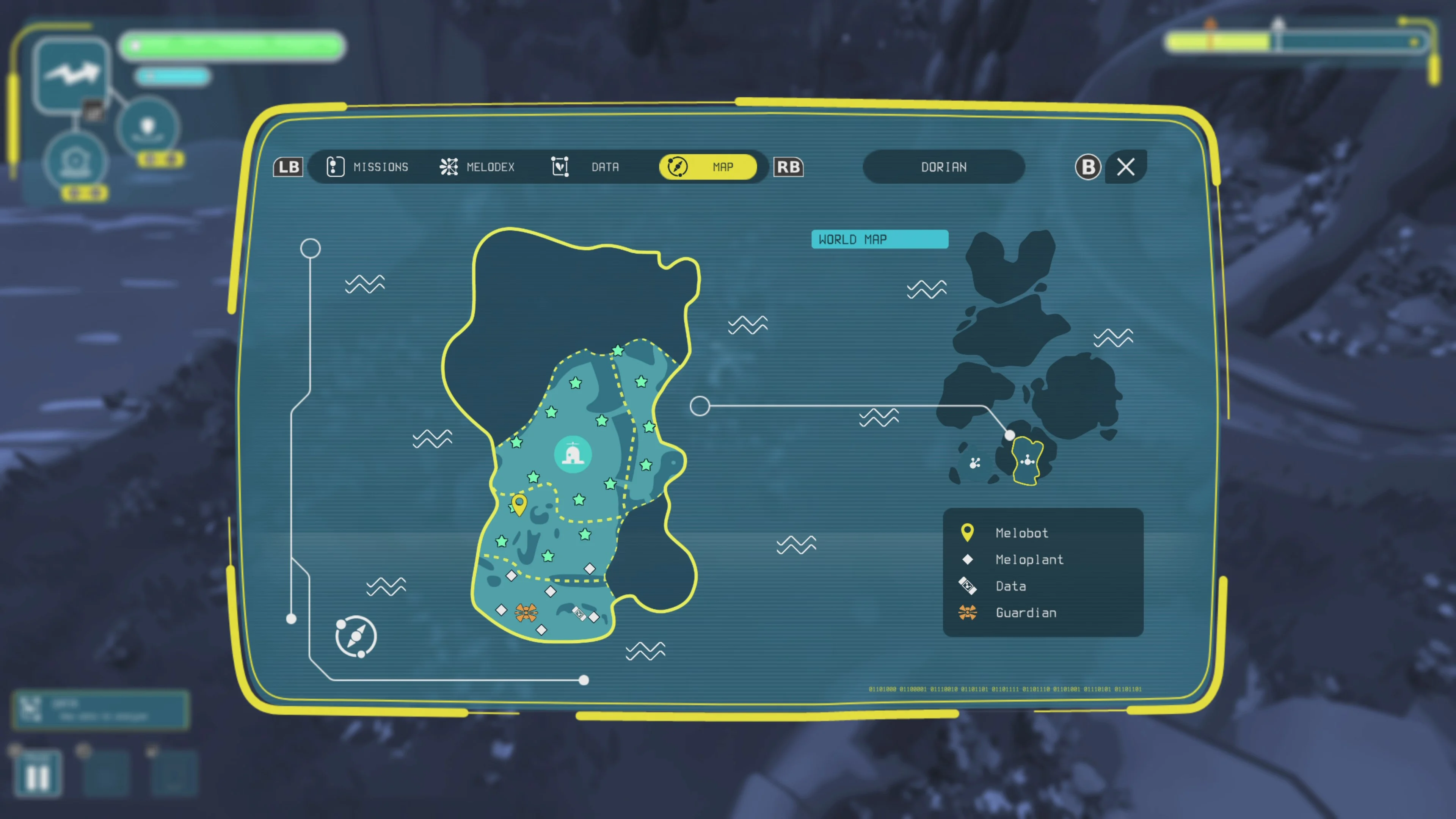The width and height of the screenshot is (1456, 819).
Task: Select the Map tab
Action: (x=708, y=167)
